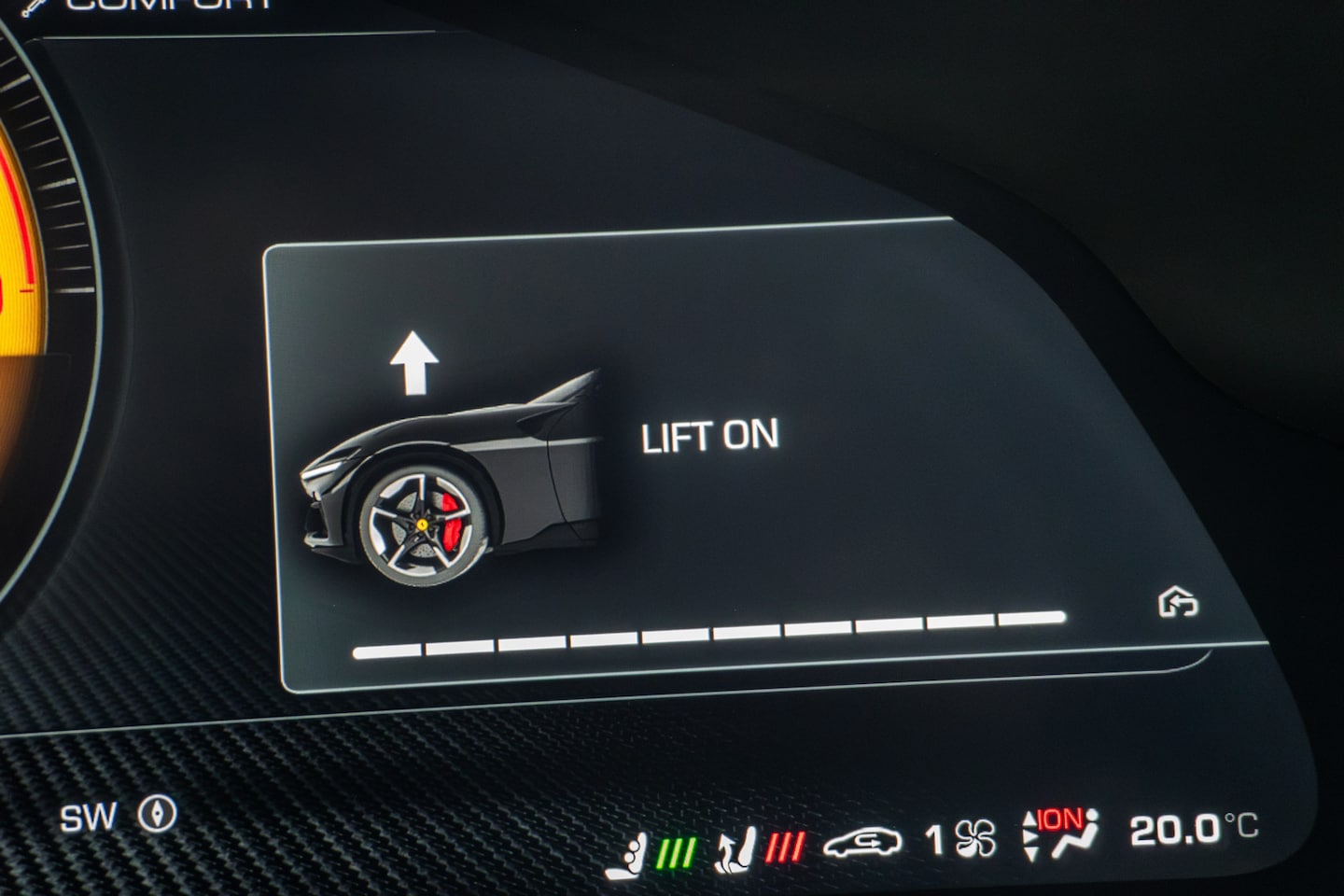1344x896 pixels.
Task: Open the fan speed control
Action: click(x=961, y=839)
